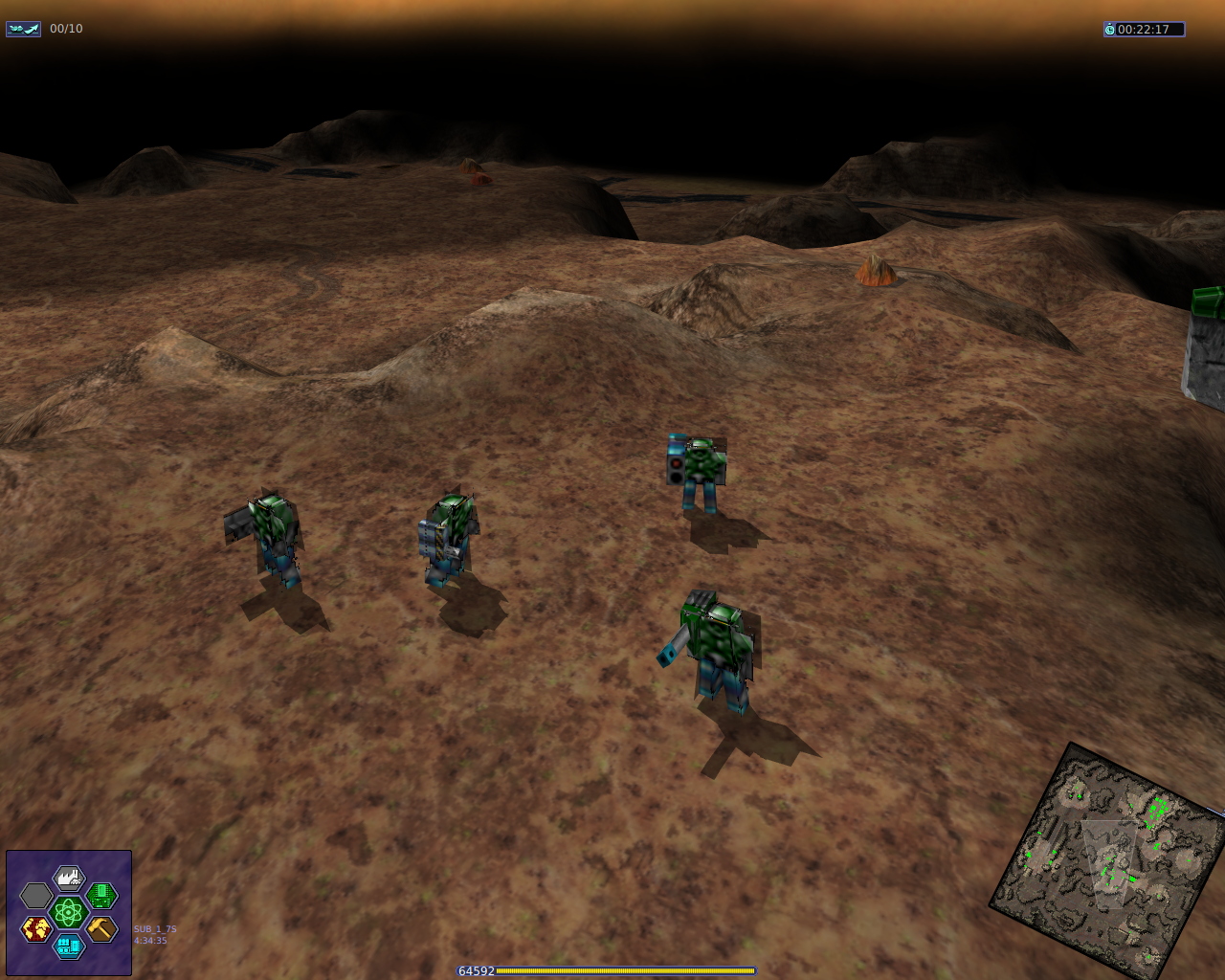Click the stopwatch icon beside the mission timer
The image size is (1225, 980).
tap(1112, 29)
